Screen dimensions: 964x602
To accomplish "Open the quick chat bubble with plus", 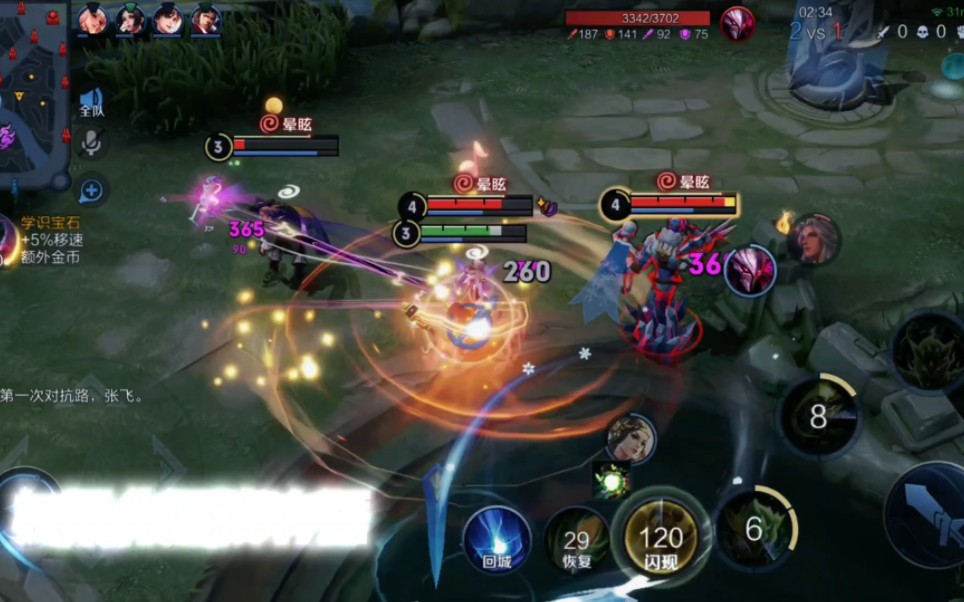I will coord(91,189).
